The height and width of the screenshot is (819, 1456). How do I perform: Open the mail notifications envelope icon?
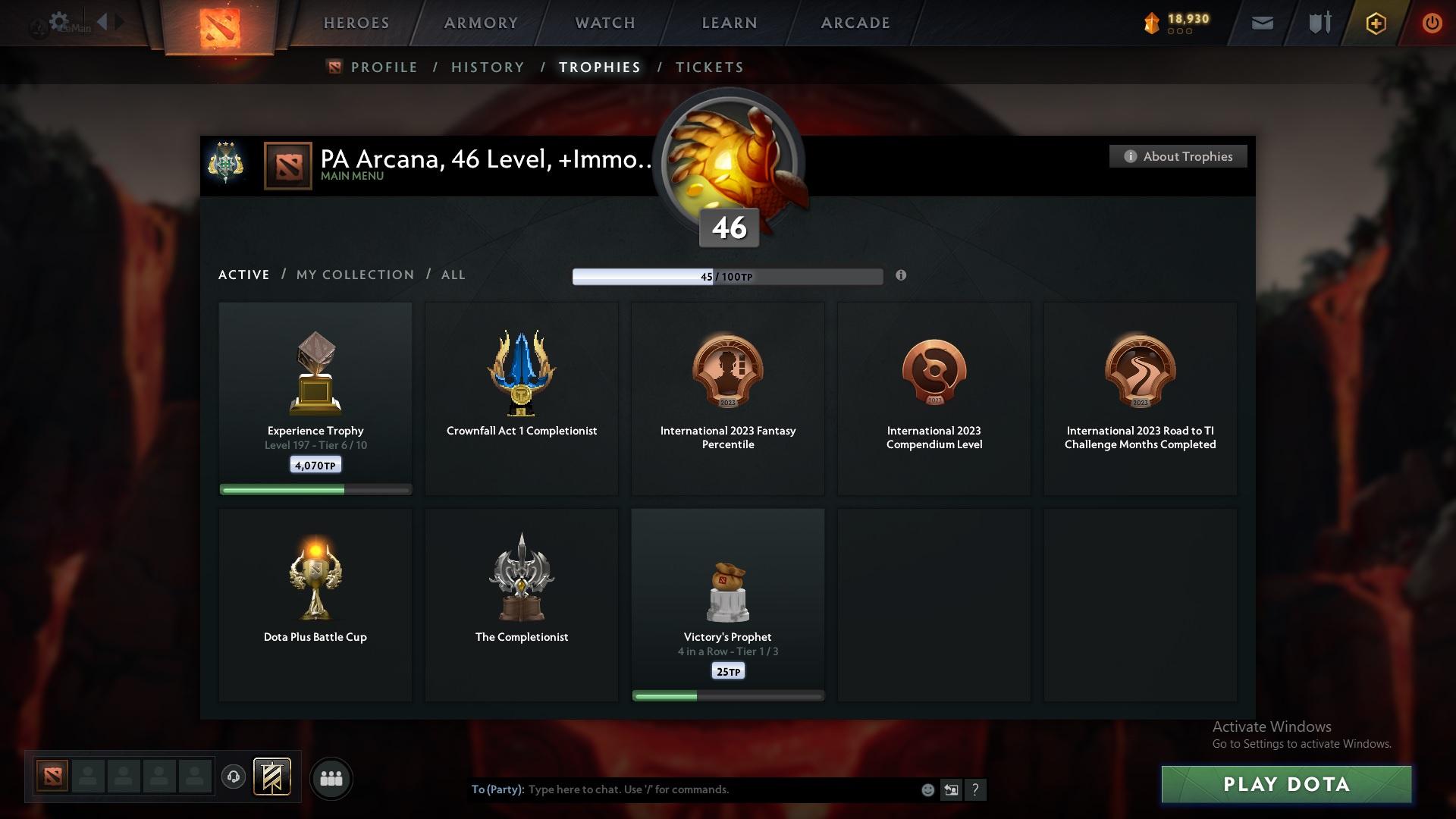[1261, 23]
